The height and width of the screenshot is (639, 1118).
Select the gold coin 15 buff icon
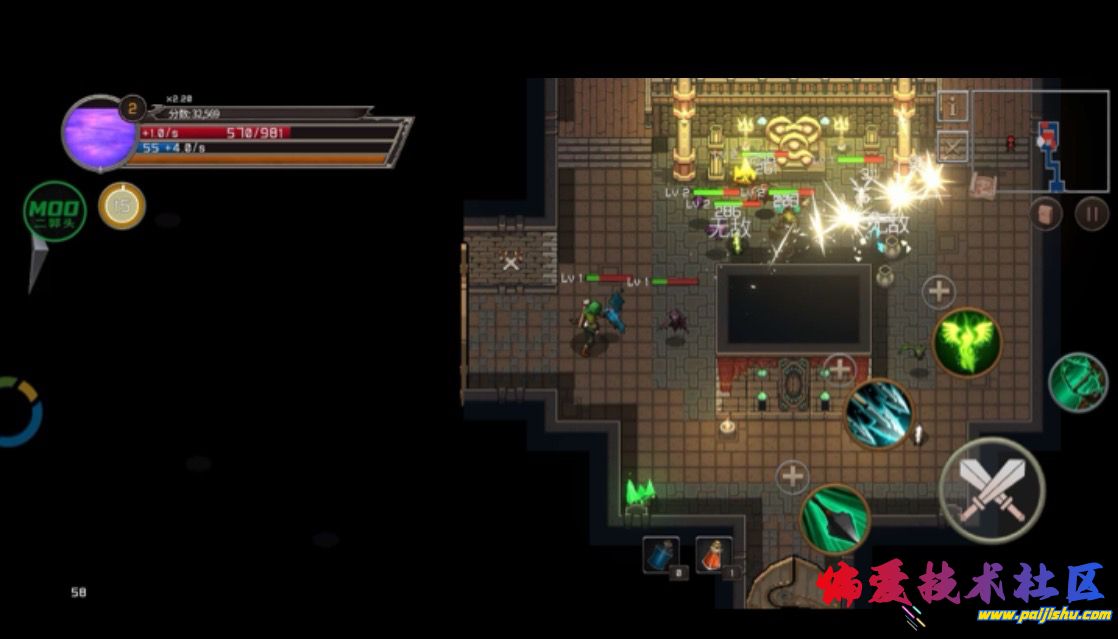click(122, 206)
